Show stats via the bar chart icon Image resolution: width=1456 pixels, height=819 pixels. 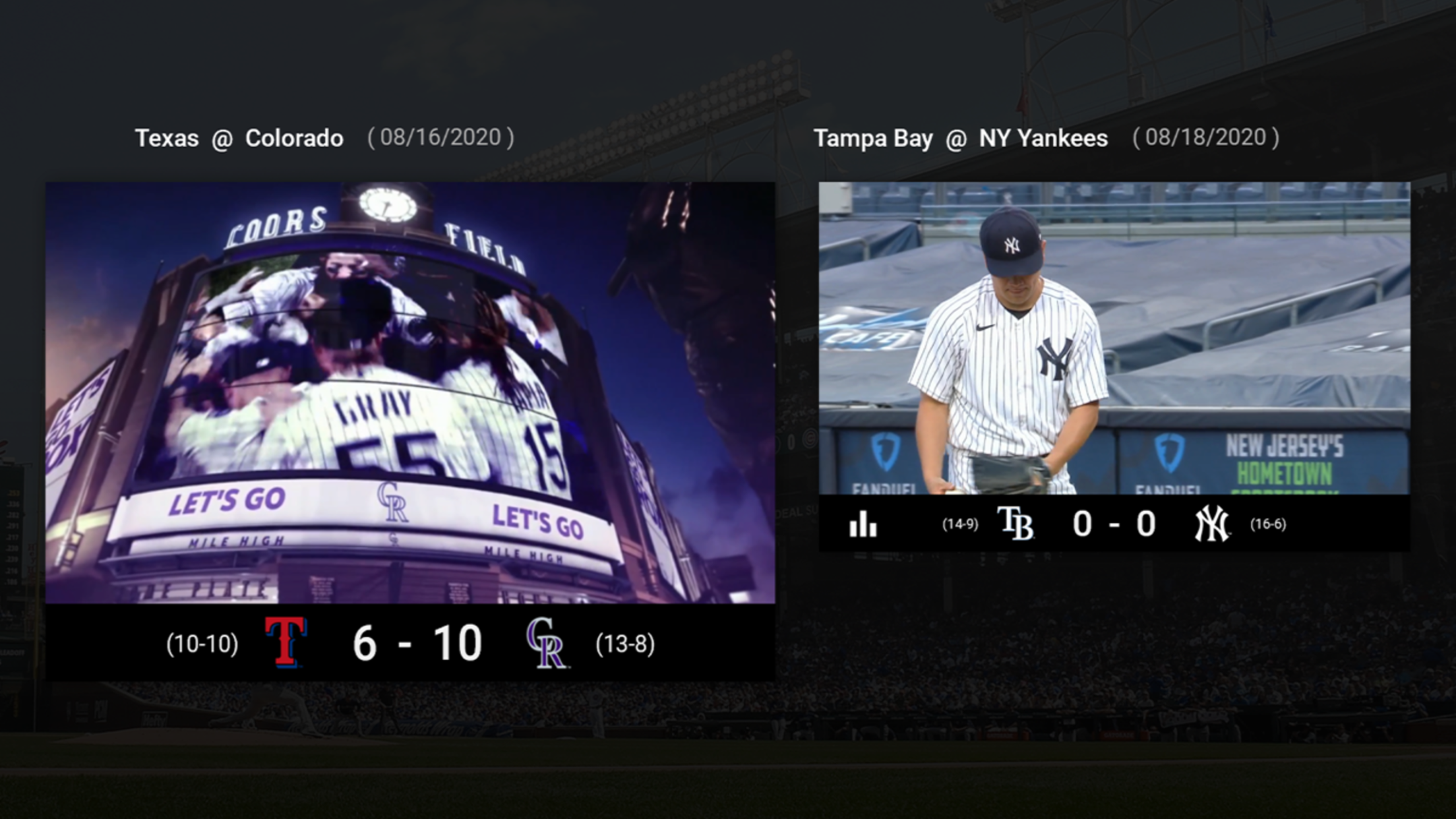[863, 525]
